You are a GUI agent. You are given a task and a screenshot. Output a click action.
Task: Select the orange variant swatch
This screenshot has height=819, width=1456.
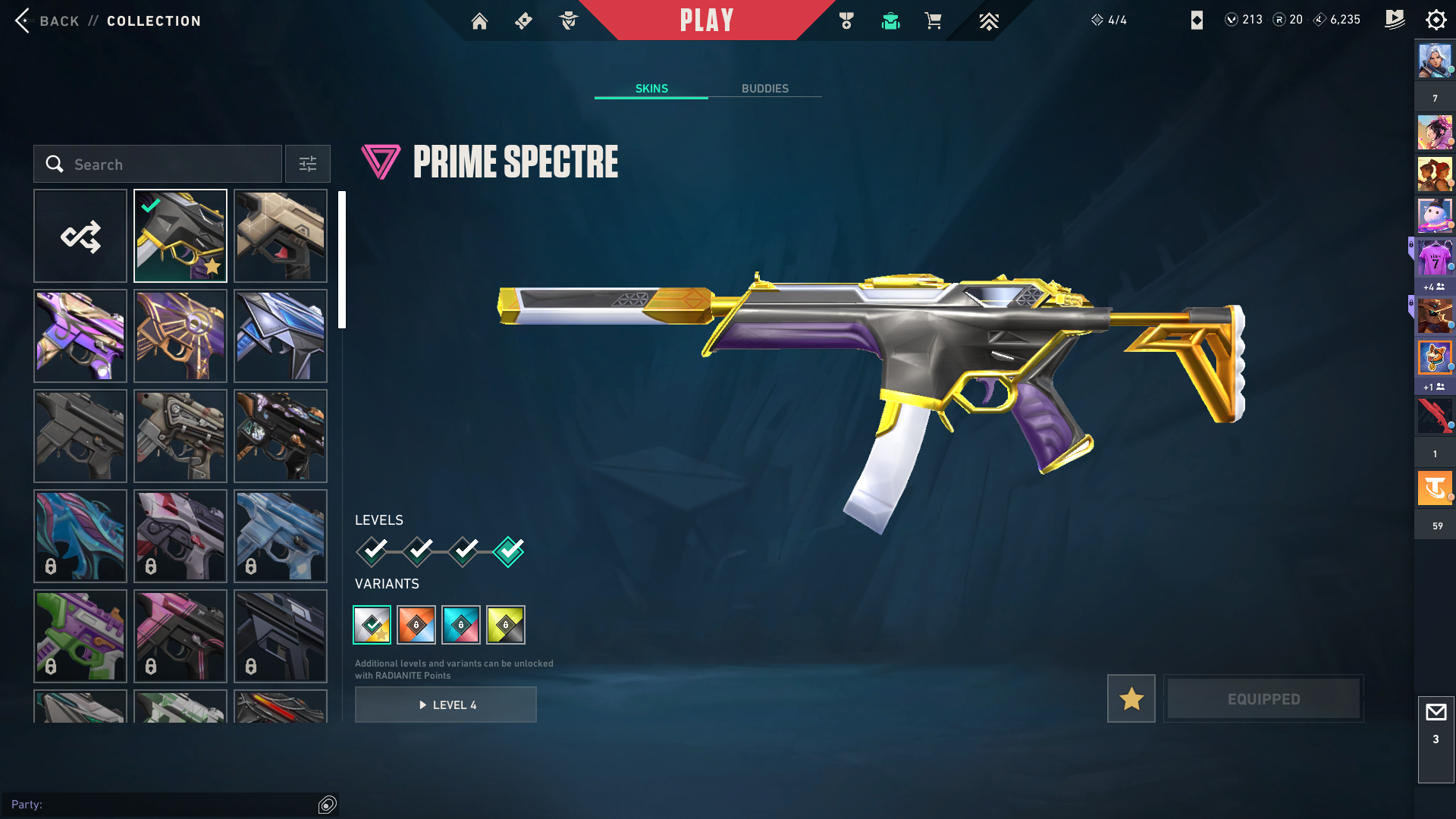click(x=416, y=625)
